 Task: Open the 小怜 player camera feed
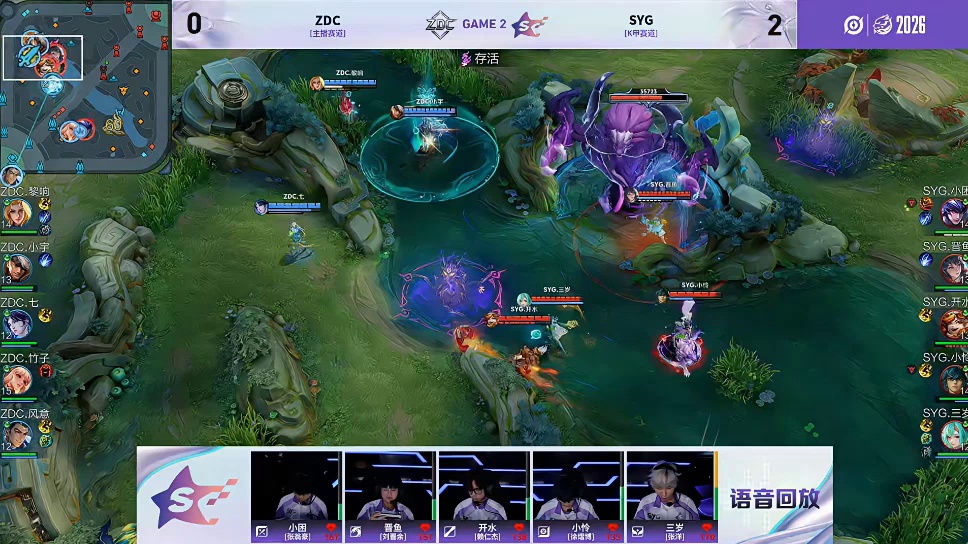[577, 487]
